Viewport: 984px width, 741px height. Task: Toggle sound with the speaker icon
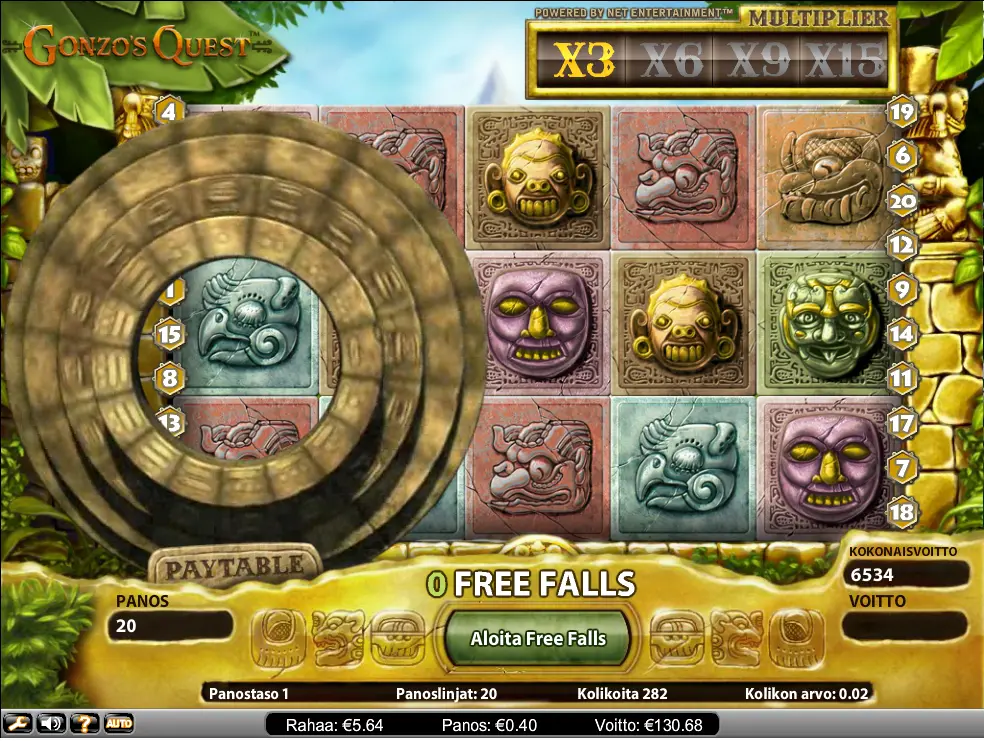[x=51, y=723]
